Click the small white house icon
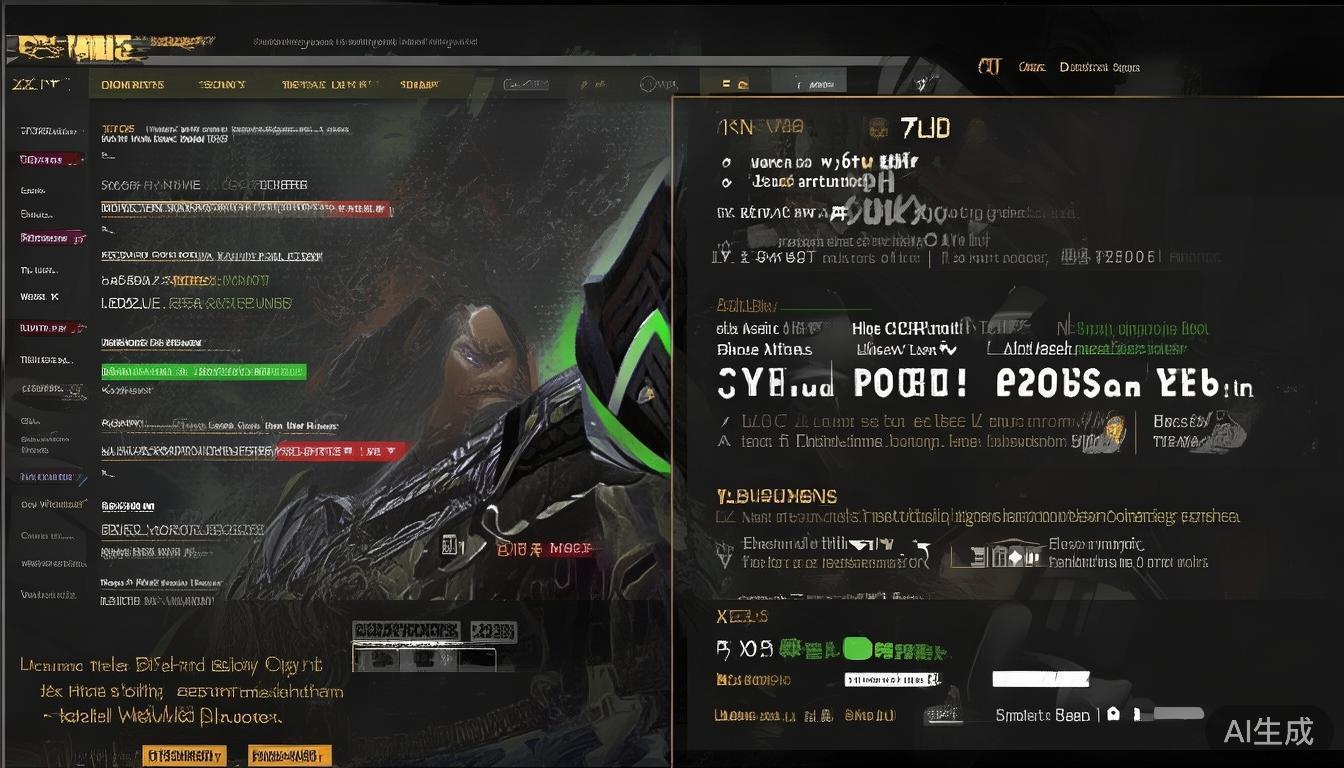Viewport: 1344px width, 768px height. click(1113, 715)
